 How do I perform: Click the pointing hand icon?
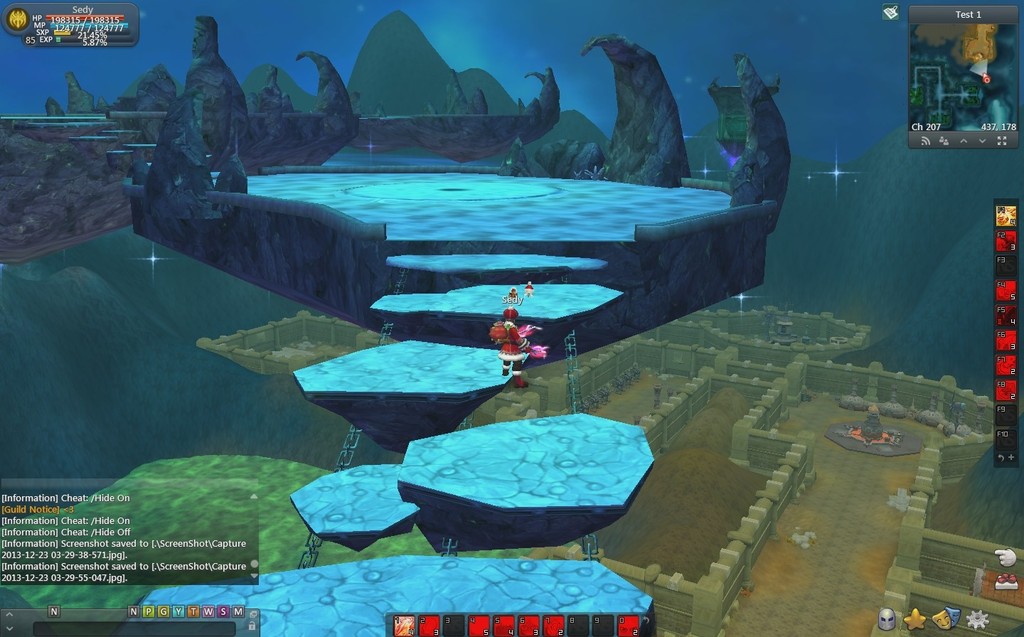(x=1005, y=557)
